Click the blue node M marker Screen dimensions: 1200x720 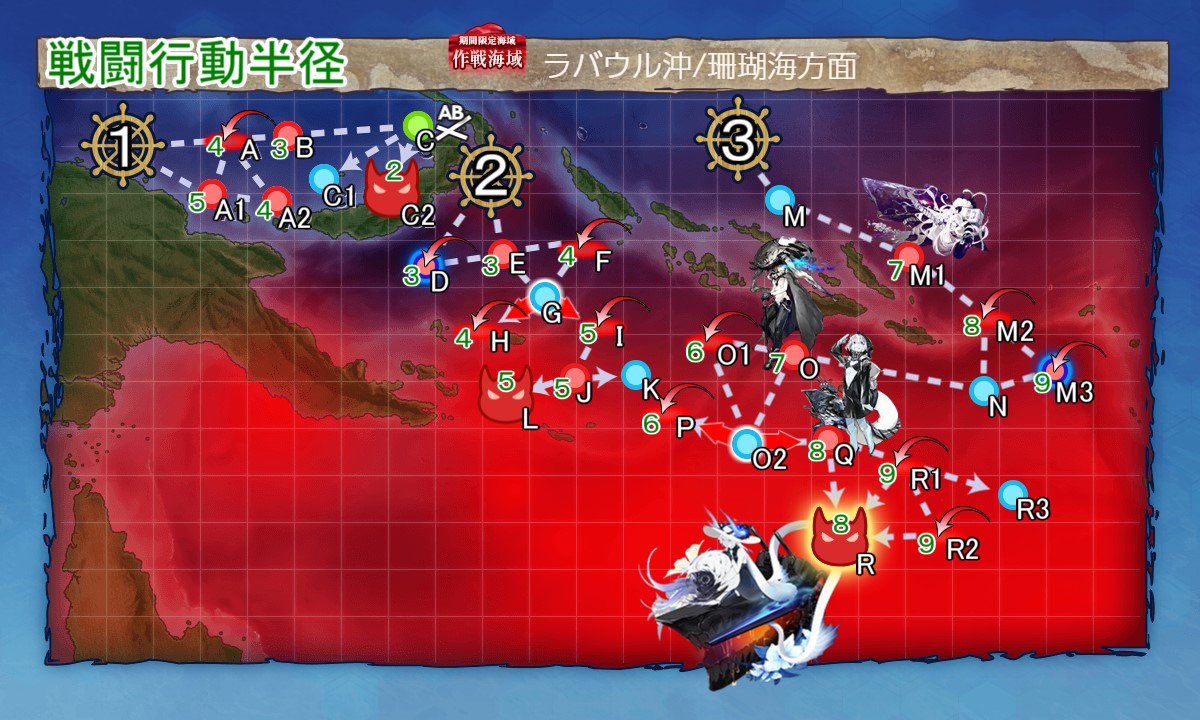click(x=780, y=199)
